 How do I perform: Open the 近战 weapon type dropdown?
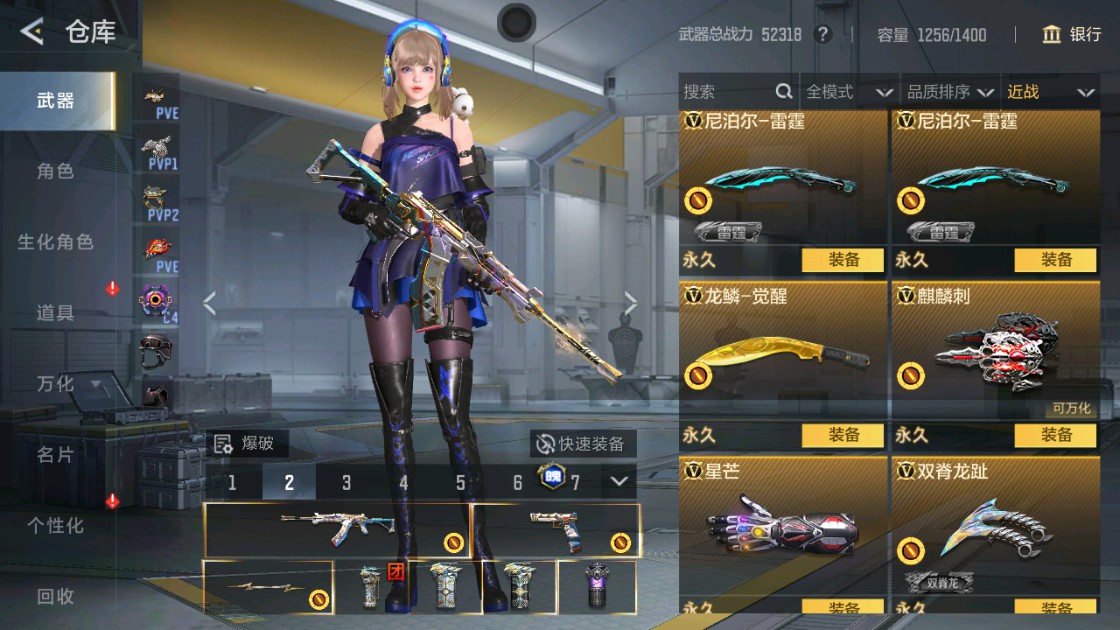pyautogui.click(x=1049, y=92)
